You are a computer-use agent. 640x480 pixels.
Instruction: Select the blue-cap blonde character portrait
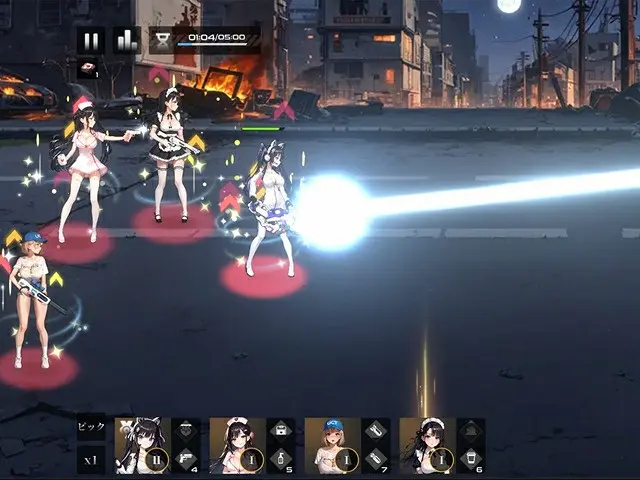coord(332,444)
